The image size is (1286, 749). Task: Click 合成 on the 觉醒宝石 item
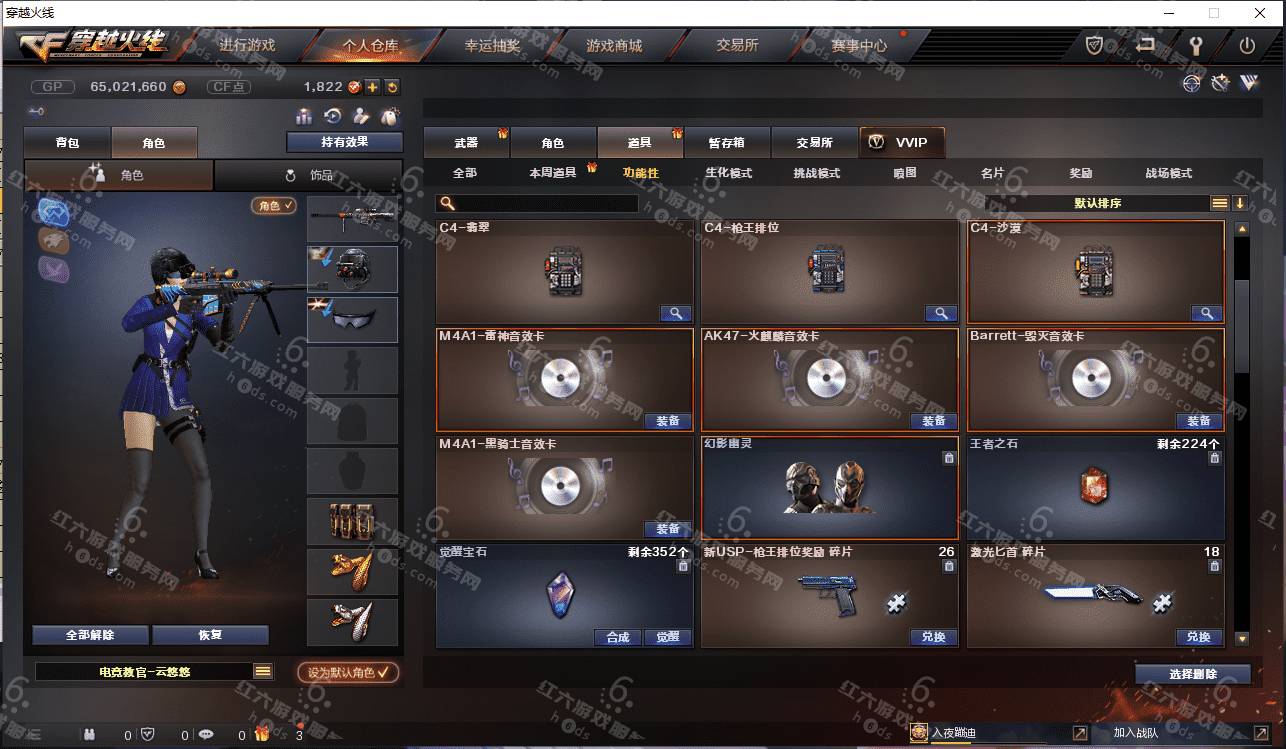point(617,637)
